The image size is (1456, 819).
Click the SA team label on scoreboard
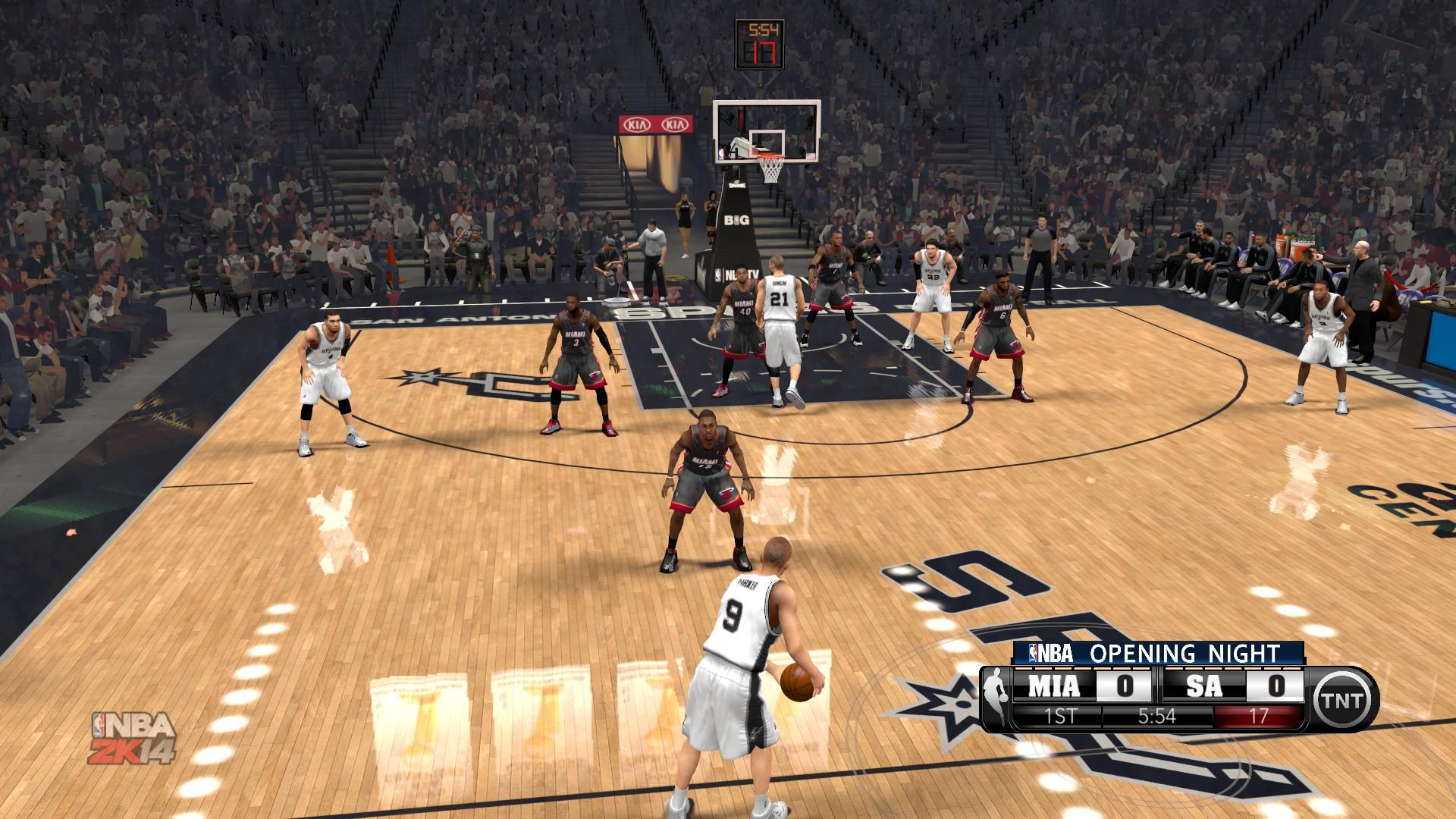point(1204,686)
